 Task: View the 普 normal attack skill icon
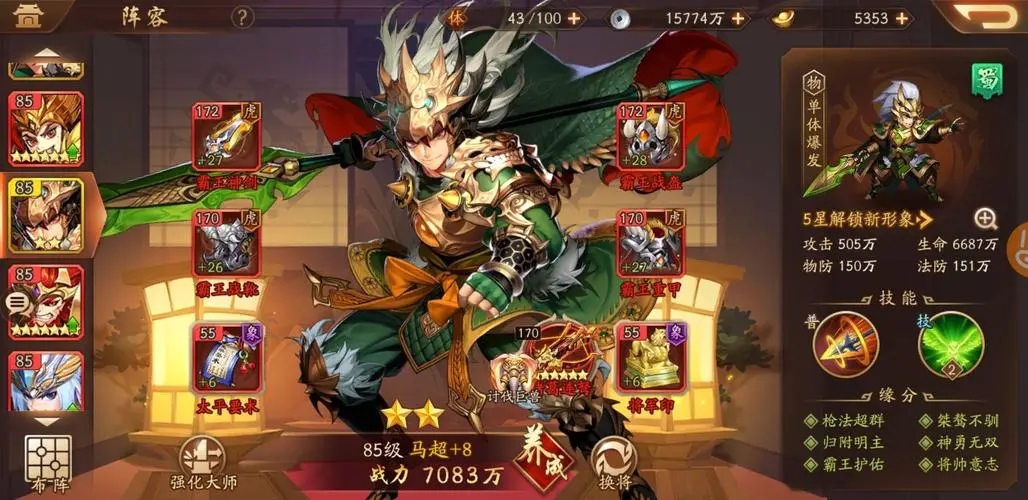tap(845, 345)
